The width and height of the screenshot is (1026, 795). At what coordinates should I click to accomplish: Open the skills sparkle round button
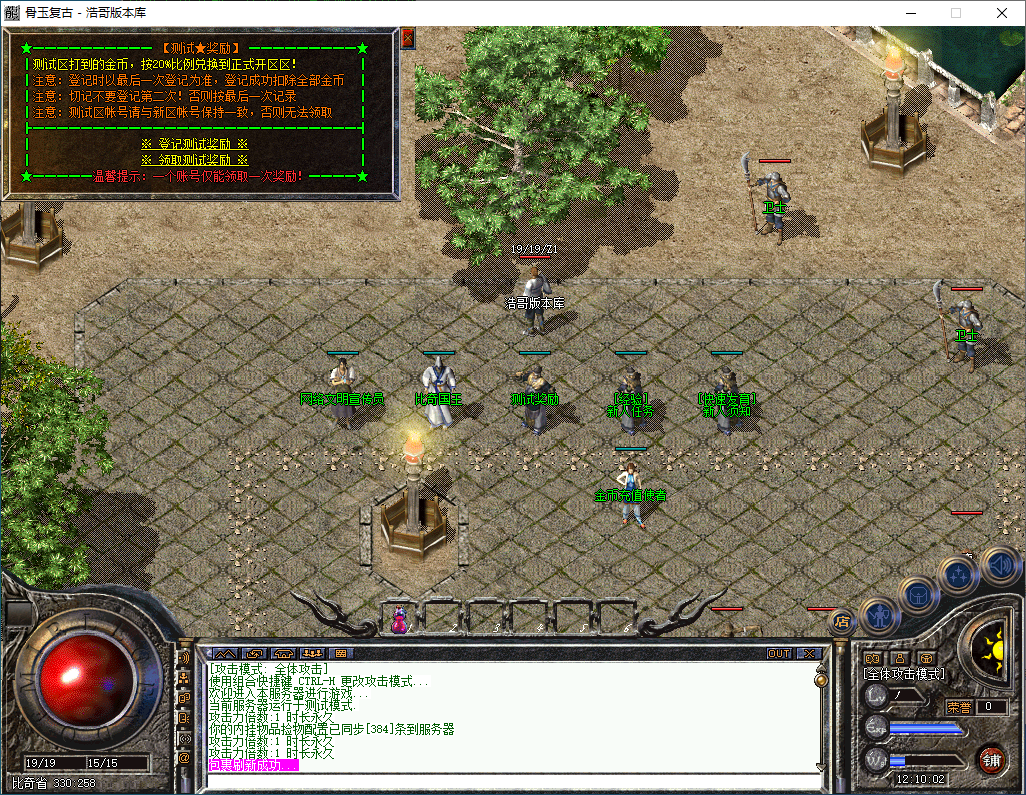click(x=959, y=575)
